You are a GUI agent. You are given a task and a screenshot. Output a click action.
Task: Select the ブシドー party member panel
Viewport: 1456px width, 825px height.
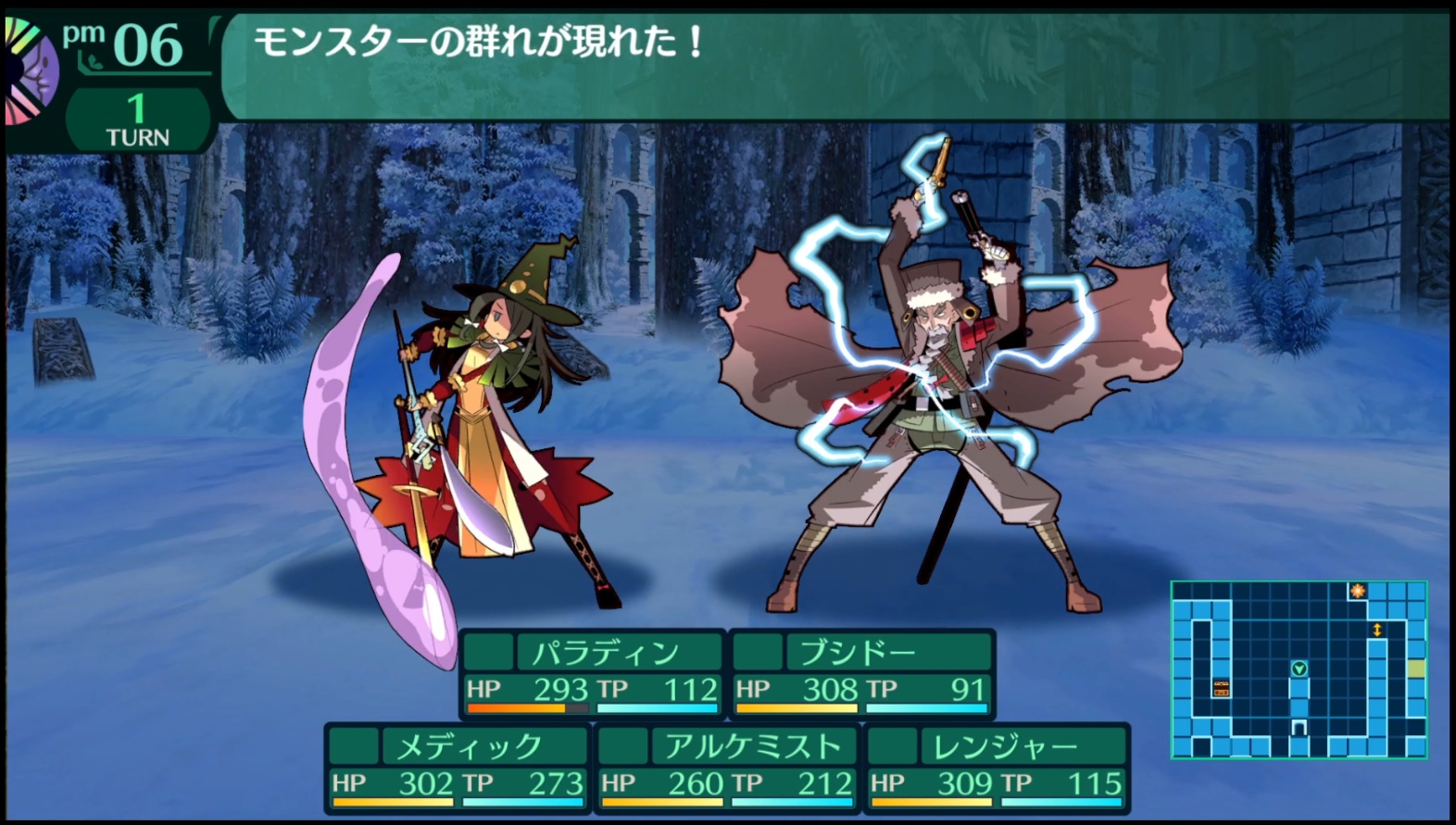(x=861, y=673)
